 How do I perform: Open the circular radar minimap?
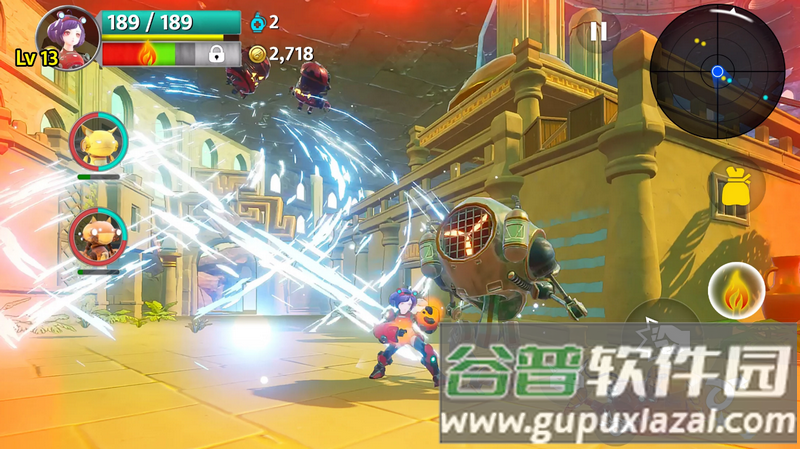click(x=716, y=69)
